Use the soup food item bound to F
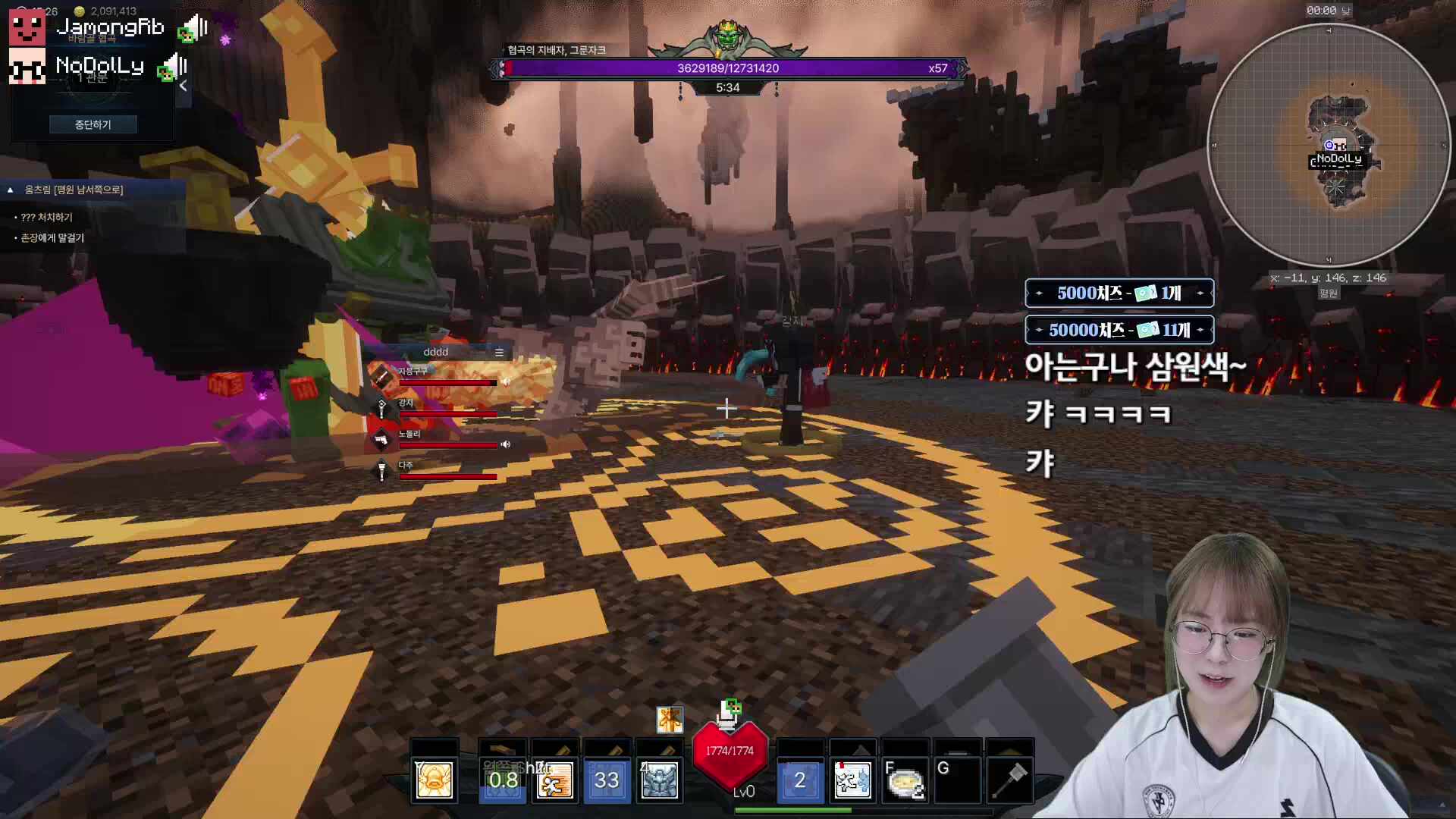Screen dimensions: 1456x819 (907, 780)
